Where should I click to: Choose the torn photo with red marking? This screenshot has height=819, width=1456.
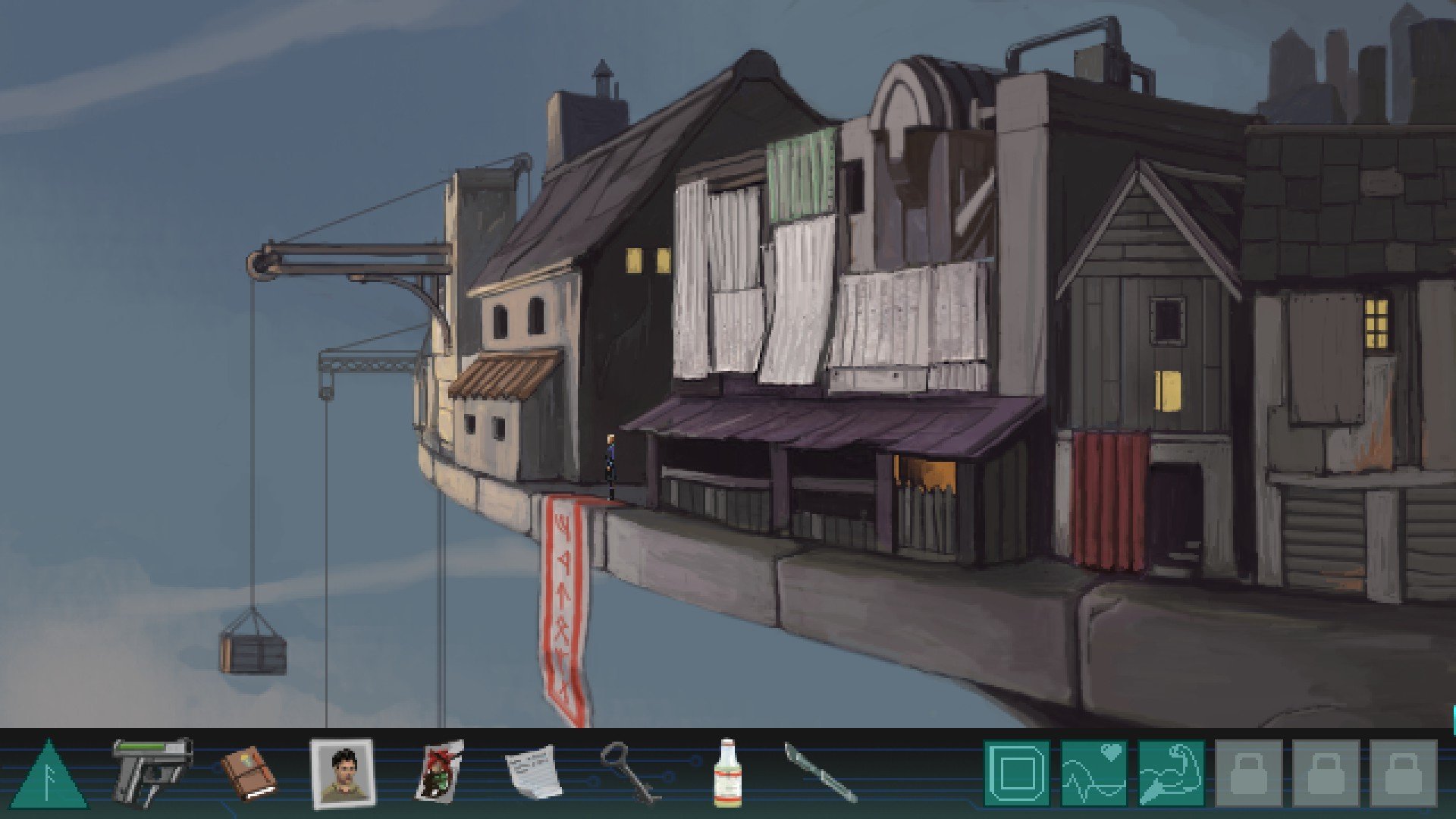[439, 772]
